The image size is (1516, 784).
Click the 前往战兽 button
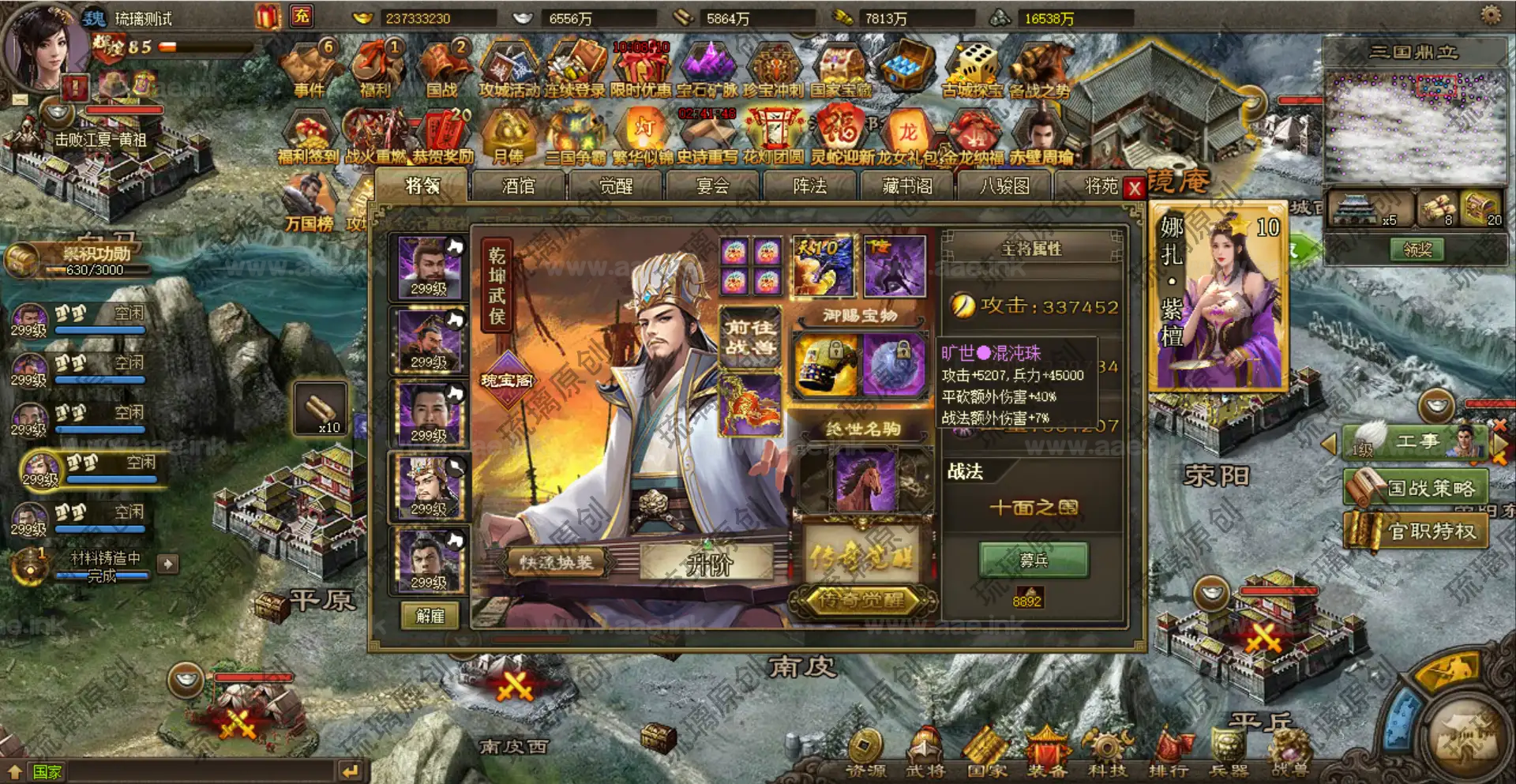[x=750, y=337]
